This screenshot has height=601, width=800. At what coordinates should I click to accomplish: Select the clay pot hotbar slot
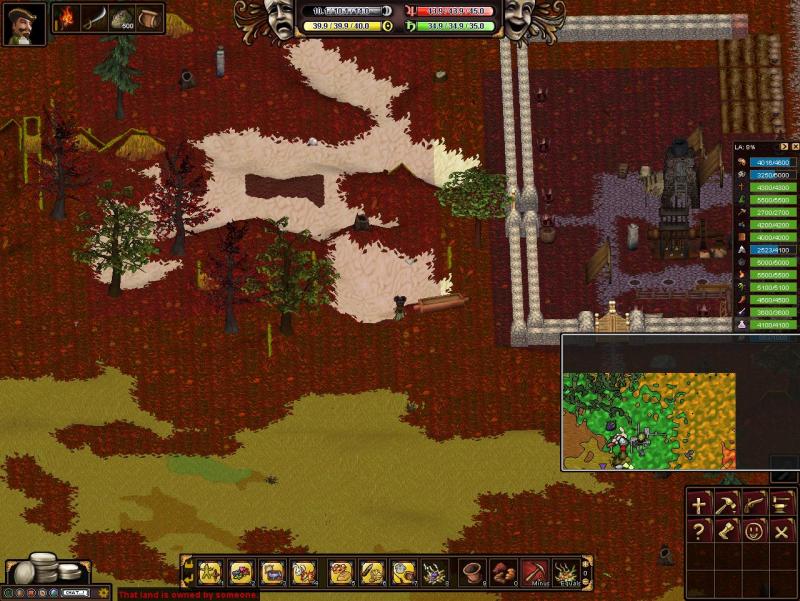[x=473, y=572]
